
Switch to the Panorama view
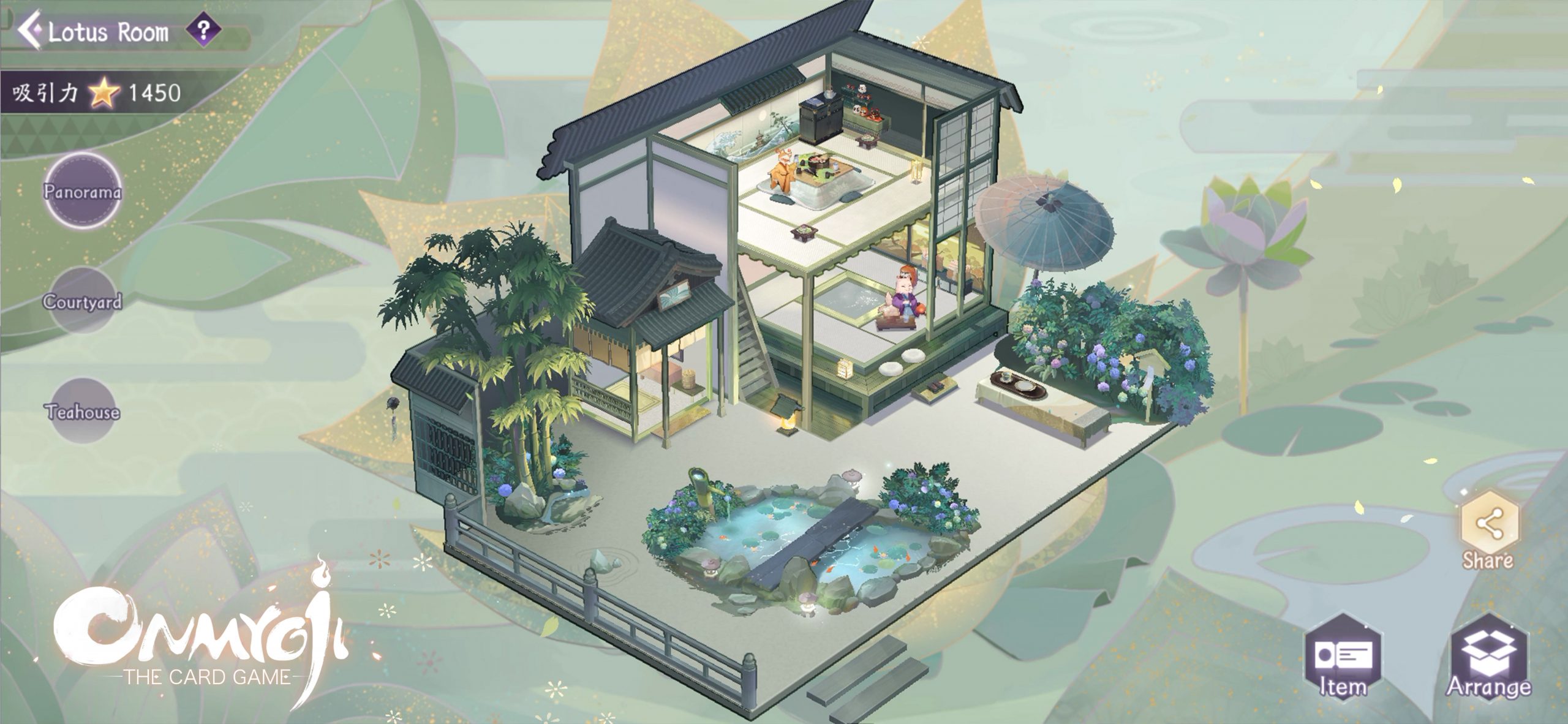click(83, 190)
